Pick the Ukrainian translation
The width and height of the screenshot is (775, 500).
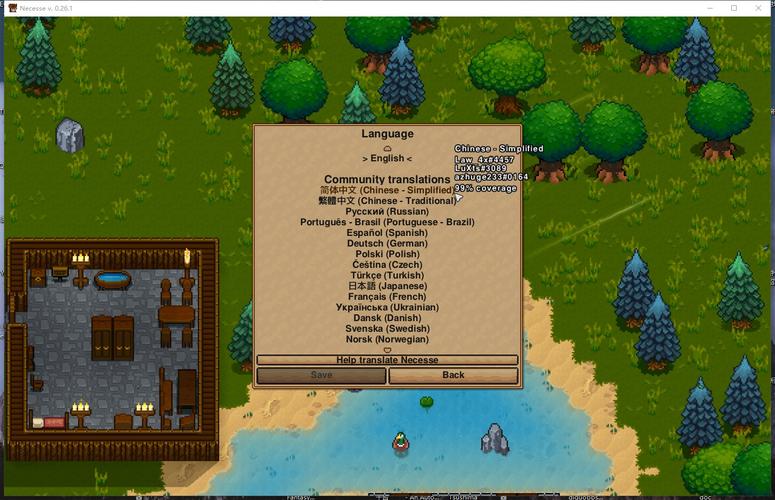(x=387, y=307)
